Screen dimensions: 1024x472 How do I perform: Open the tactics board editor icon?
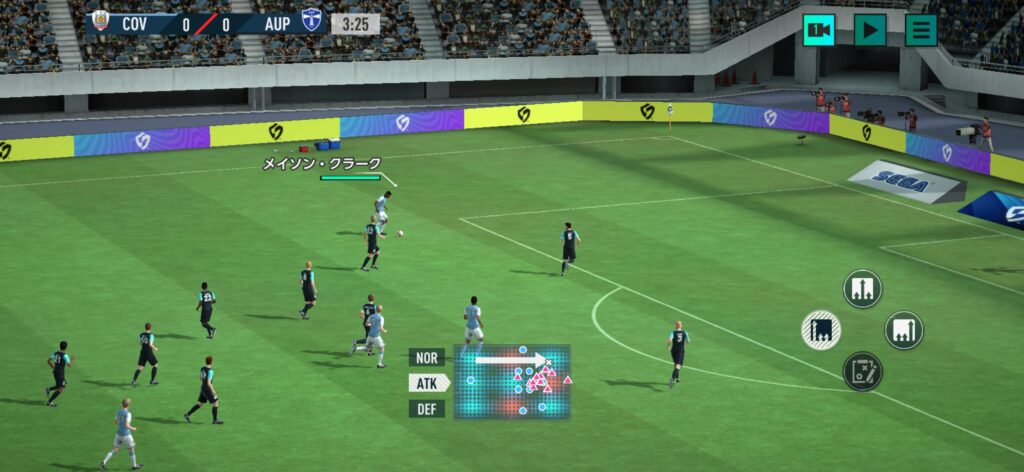point(862,371)
